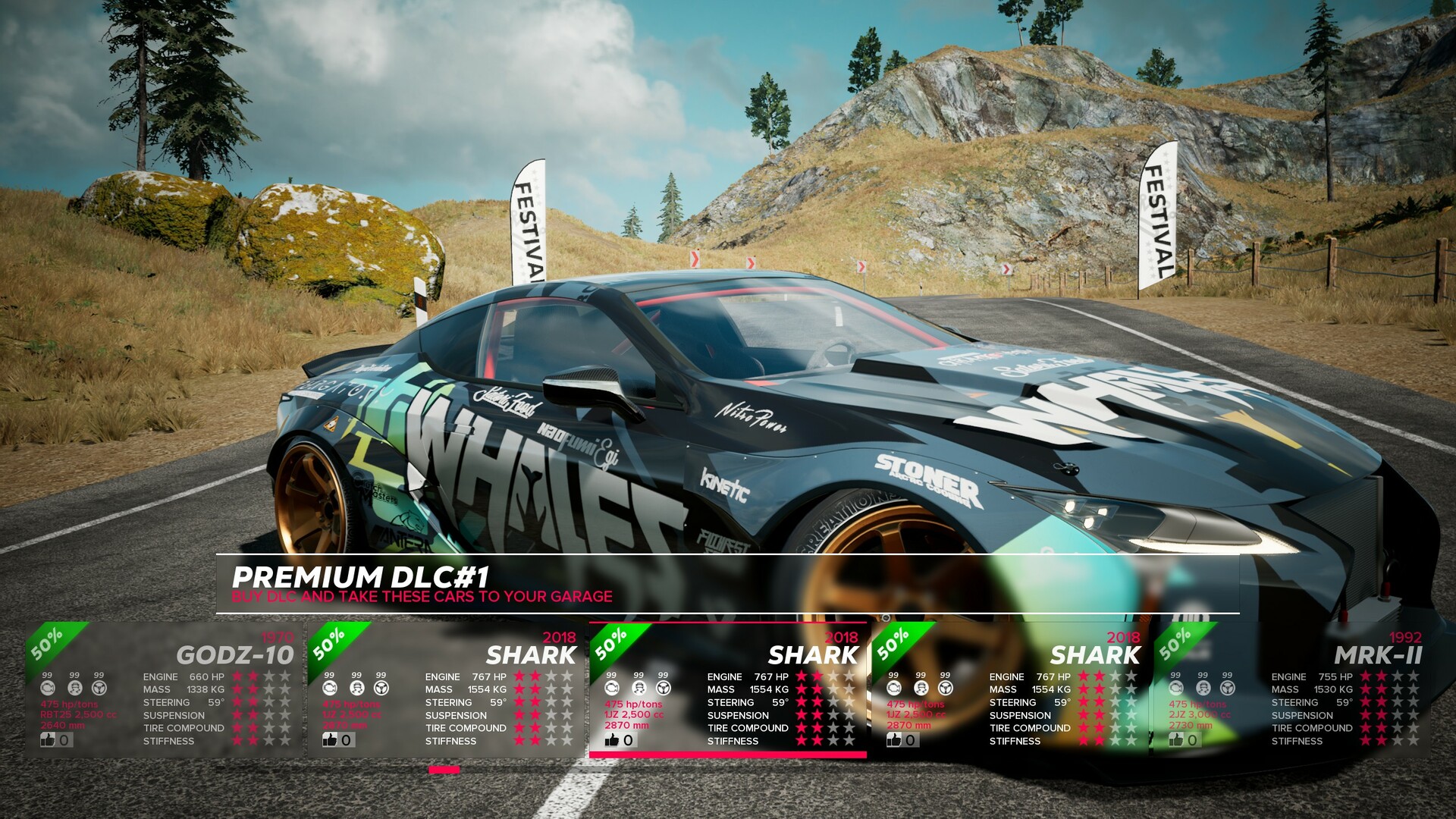Screen dimensions: 1456x819
Task: Select the helmet icon on the GODZ-10 card
Action: pos(74,689)
